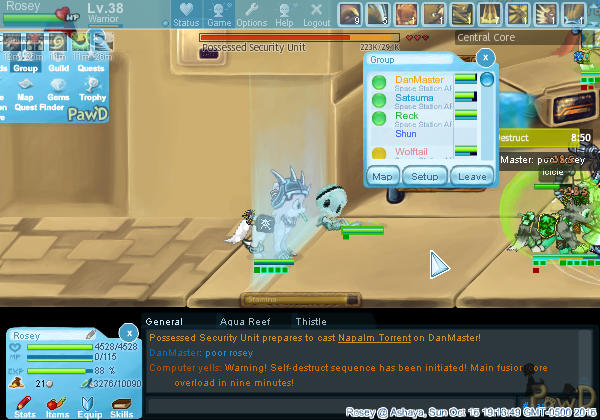Open the Stats panel
The width and height of the screenshot is (600, 420).
(25, 405)
